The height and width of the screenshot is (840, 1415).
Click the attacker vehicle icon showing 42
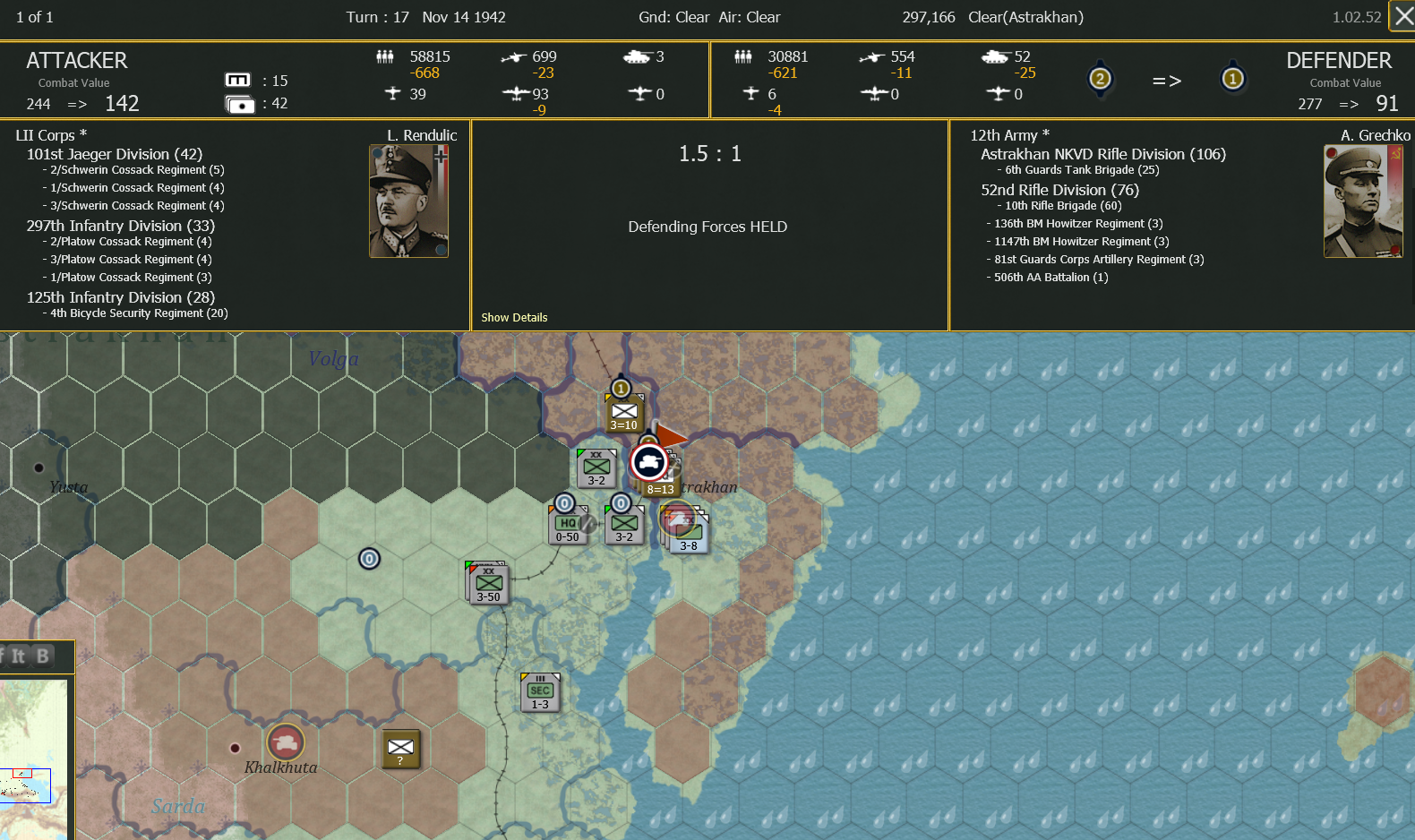tap(239, 103)
